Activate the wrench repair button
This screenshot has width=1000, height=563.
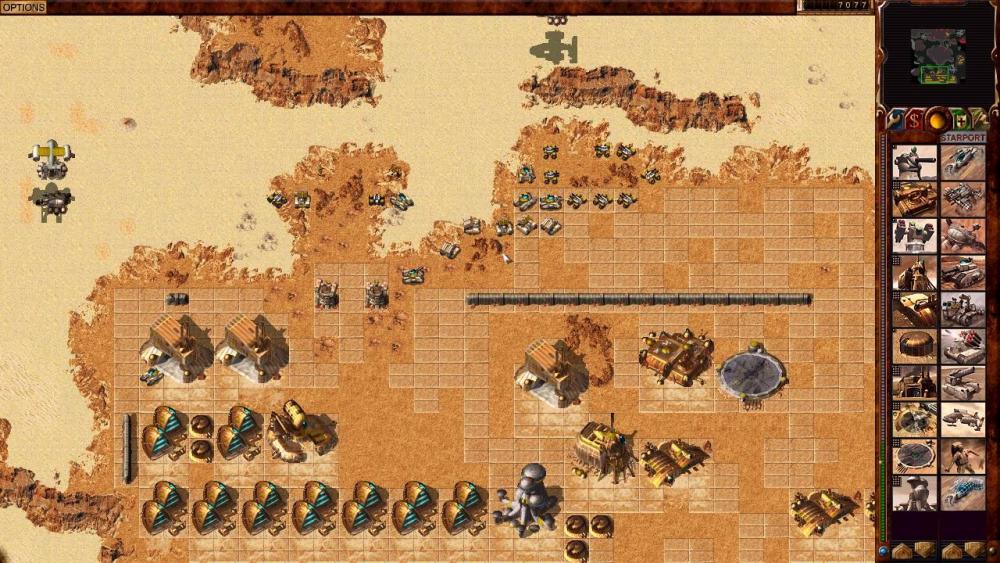pyautogui.click(x=896, y=120)
